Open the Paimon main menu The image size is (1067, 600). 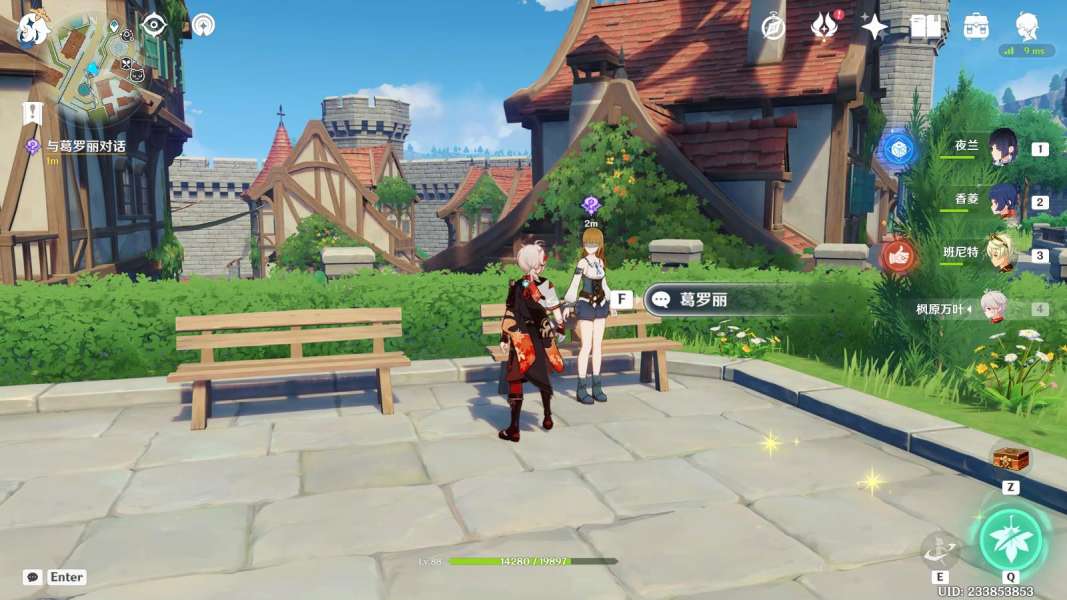point(34,28)
